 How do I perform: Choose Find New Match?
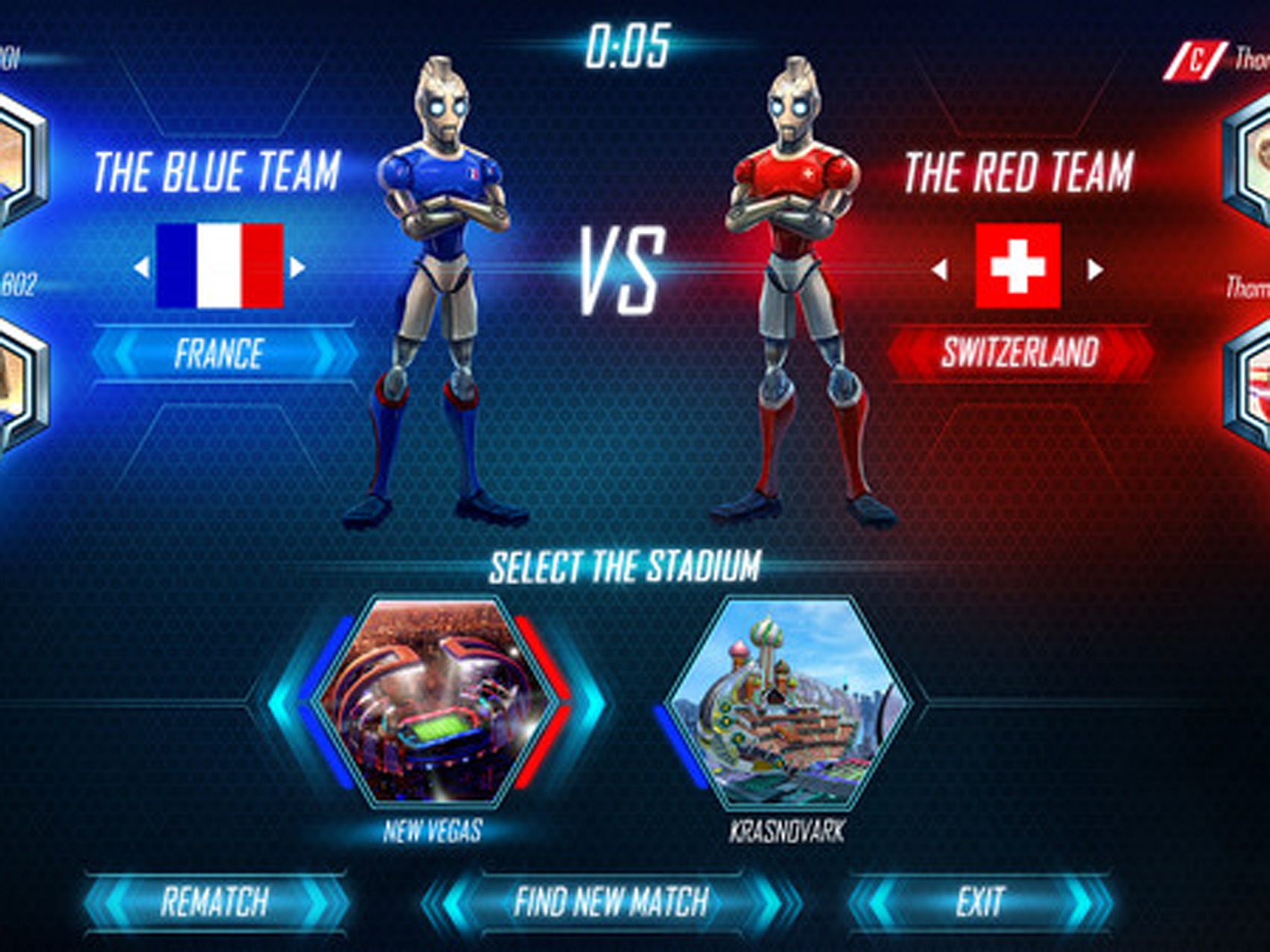coord(610,902)
